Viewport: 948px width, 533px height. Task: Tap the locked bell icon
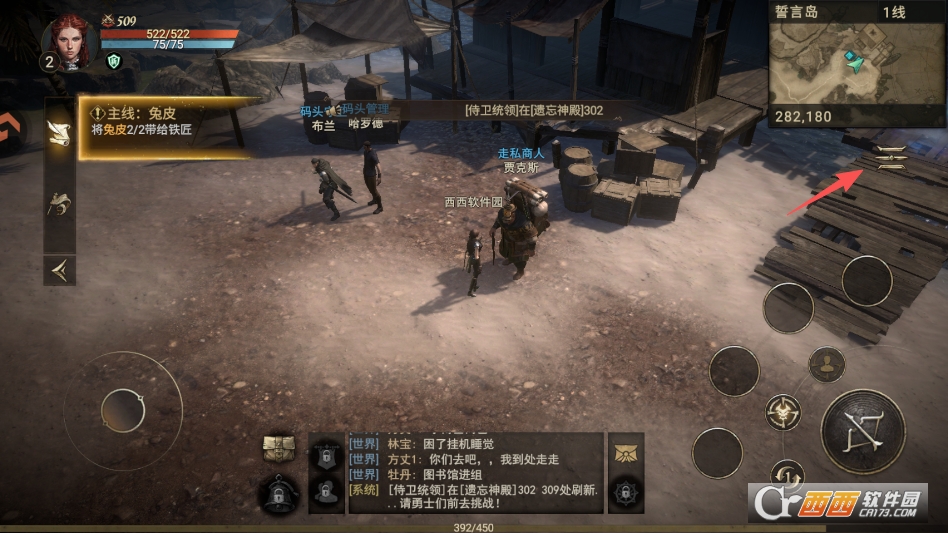click(x=280, y=493)
